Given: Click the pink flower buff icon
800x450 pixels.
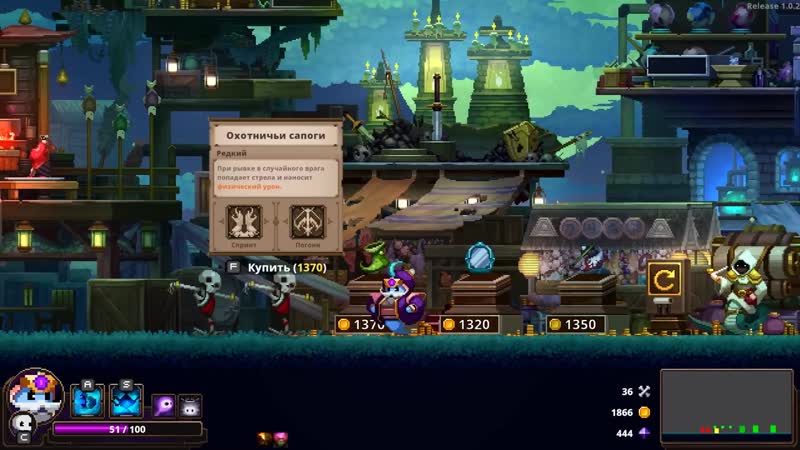Looking at the screenshot, I should click(x=281, y=438).
